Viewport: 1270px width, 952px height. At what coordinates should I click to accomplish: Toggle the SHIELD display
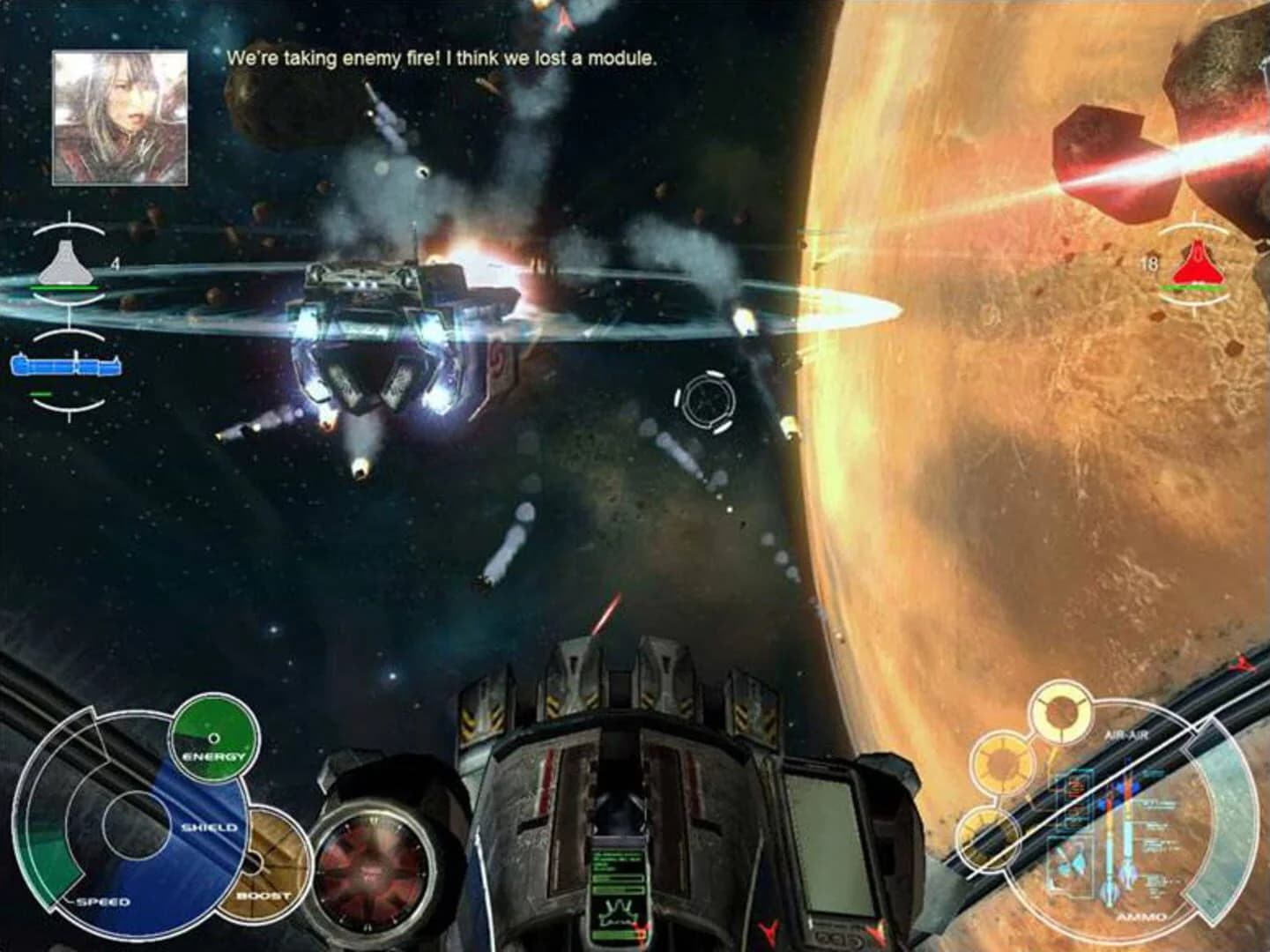[208, 827]
